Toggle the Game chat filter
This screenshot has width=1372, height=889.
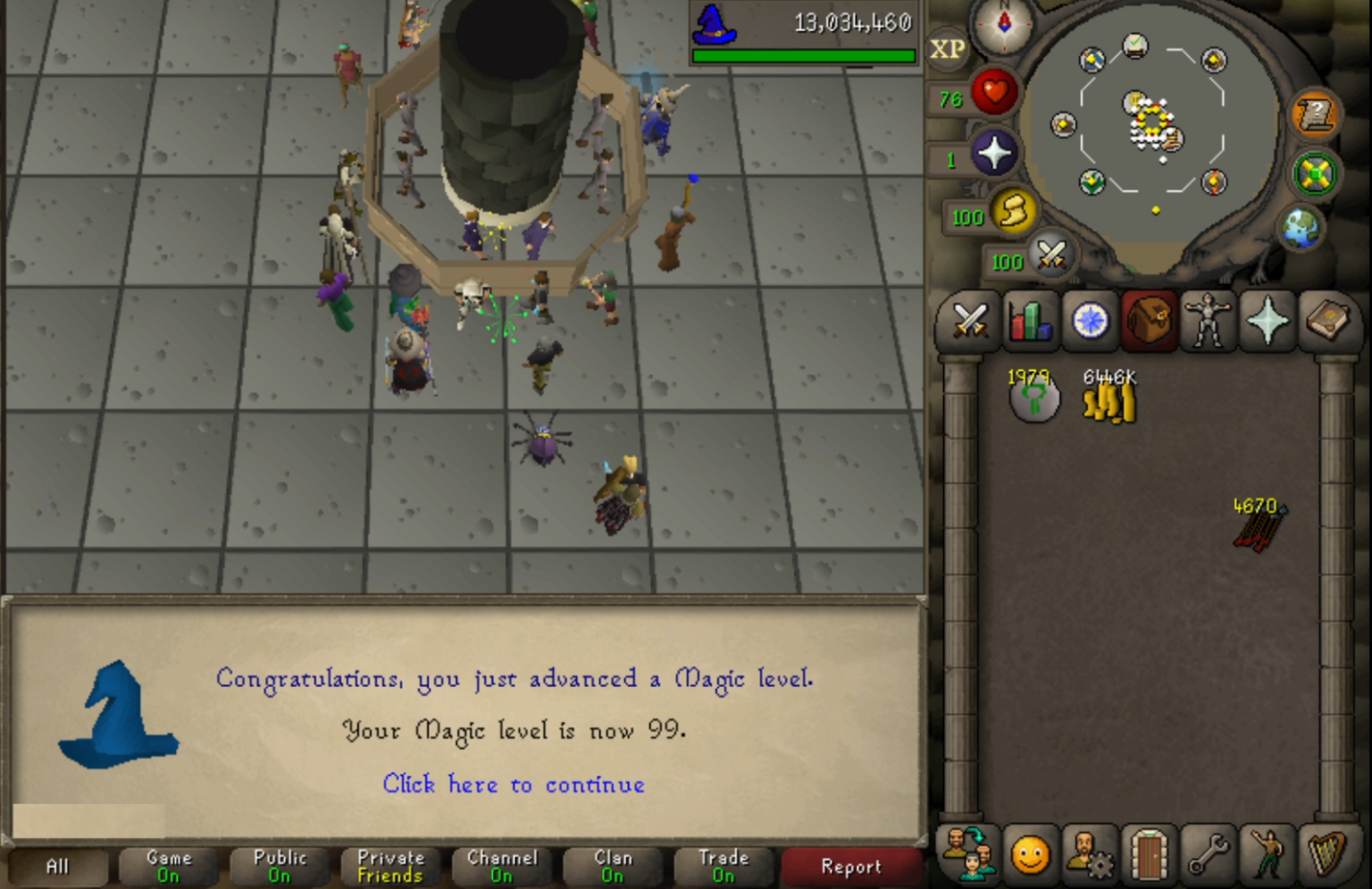[167, 865]
